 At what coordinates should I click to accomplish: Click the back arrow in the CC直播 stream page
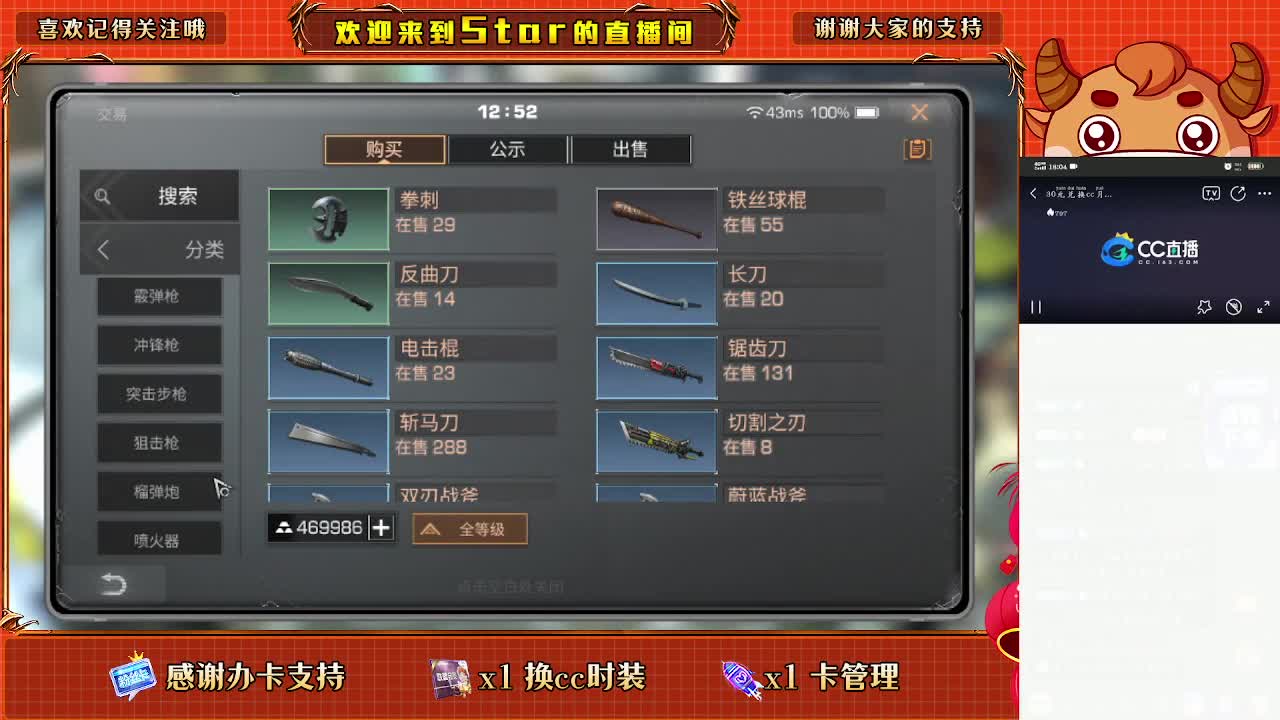(1034, 194)
